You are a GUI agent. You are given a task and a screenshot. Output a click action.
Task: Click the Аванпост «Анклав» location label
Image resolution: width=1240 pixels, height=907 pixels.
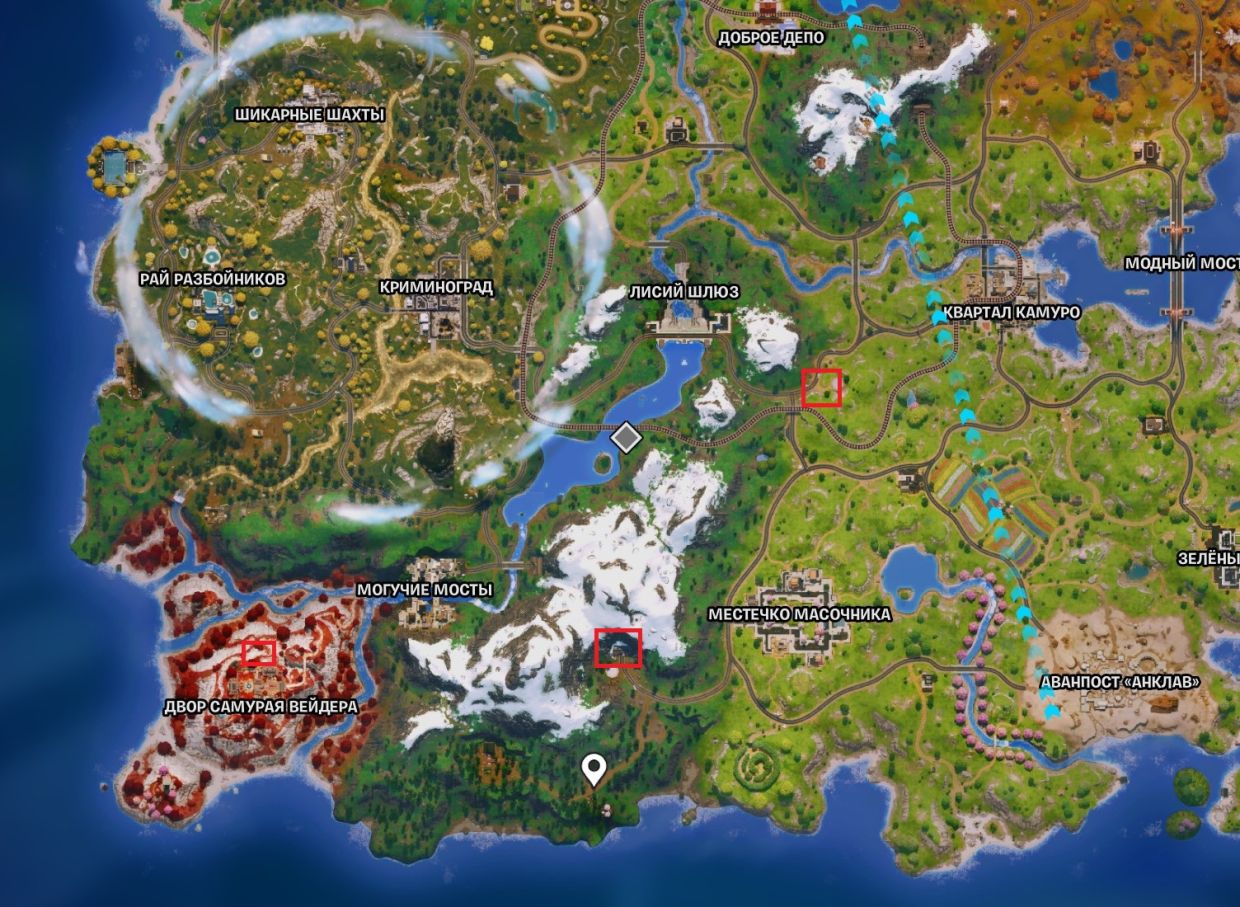(x=1120, y=682)
